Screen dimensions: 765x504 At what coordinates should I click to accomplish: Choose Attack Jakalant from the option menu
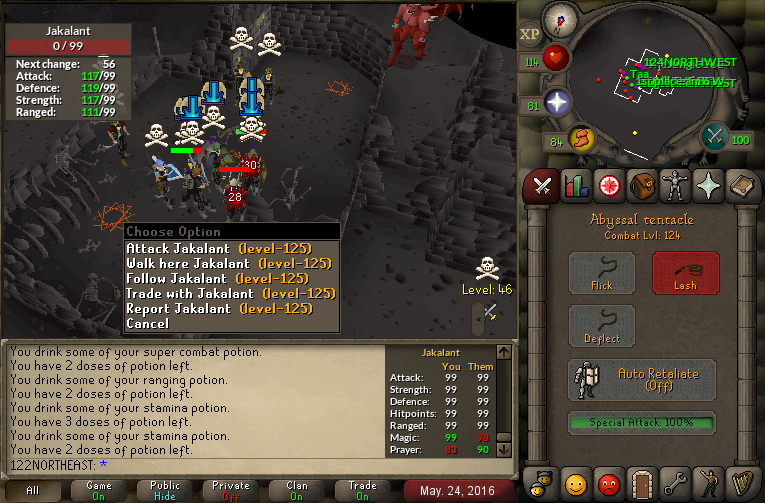pyautogui.click(x=218, y=248)
